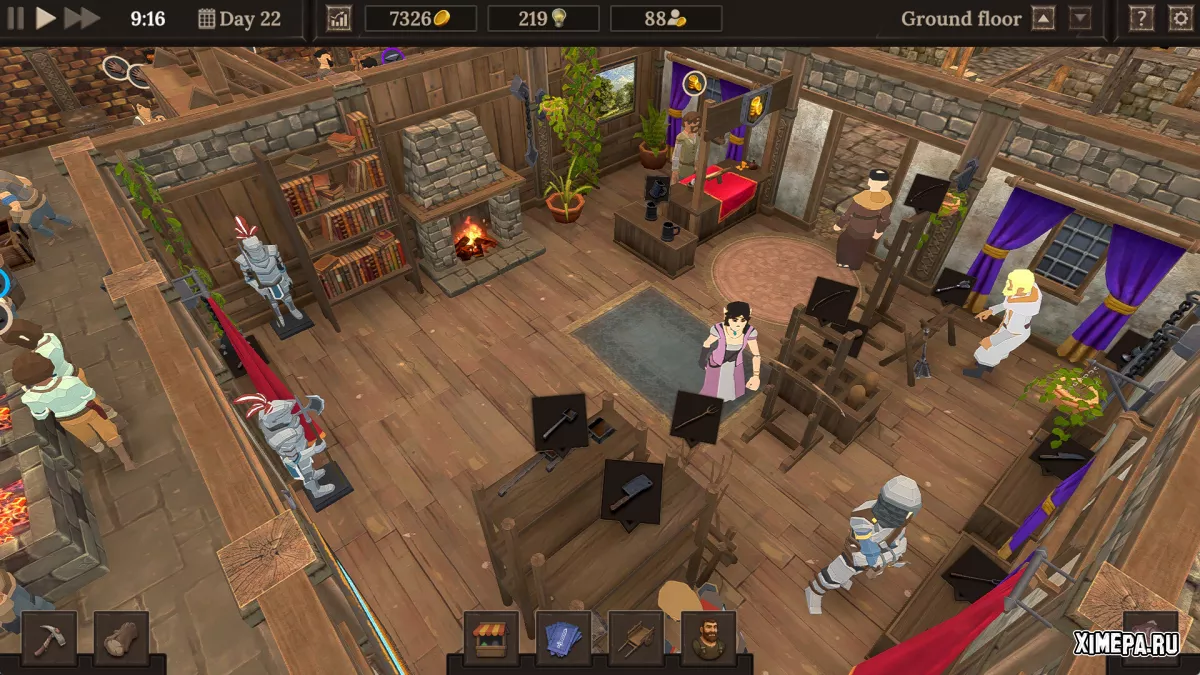Set game to normal play speed

point(46,18)
